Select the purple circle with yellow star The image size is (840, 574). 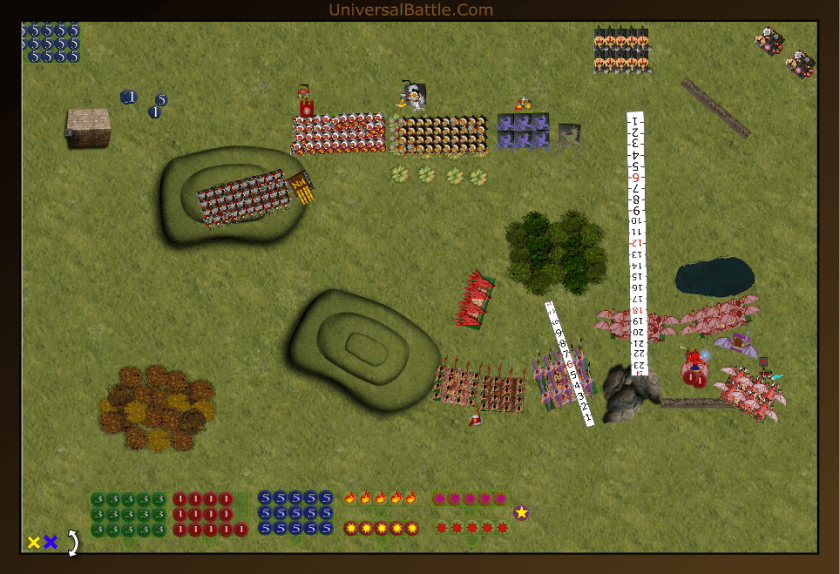(521, 513)
